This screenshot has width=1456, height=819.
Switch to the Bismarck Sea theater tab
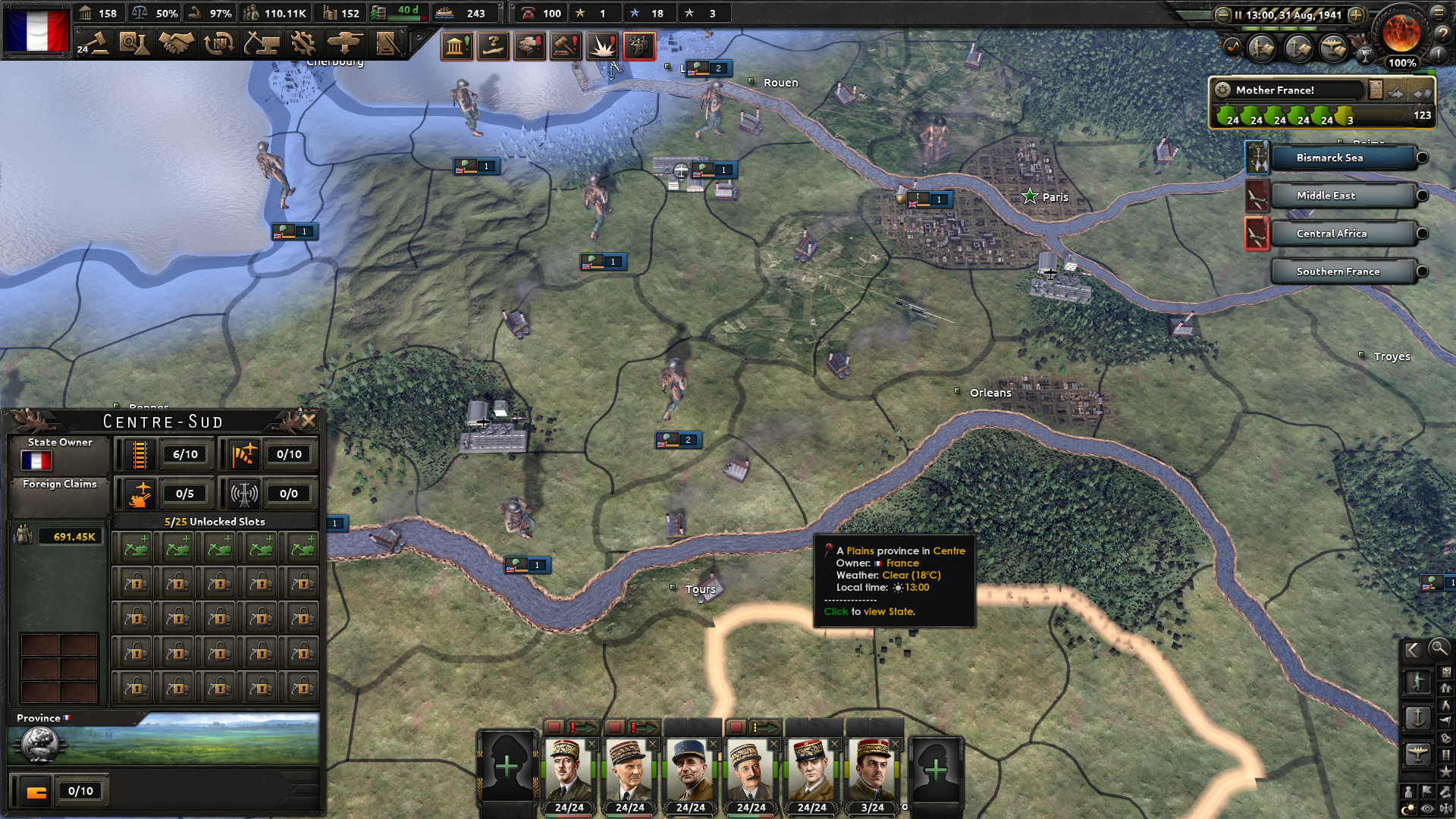pyautogui.click(x=1329, y=158)
